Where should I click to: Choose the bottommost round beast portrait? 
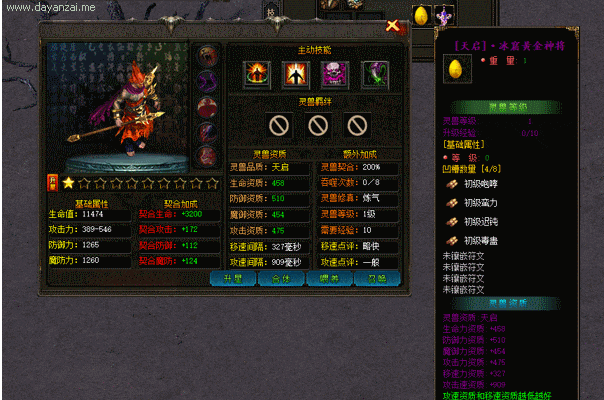click(x=206, y=155)
